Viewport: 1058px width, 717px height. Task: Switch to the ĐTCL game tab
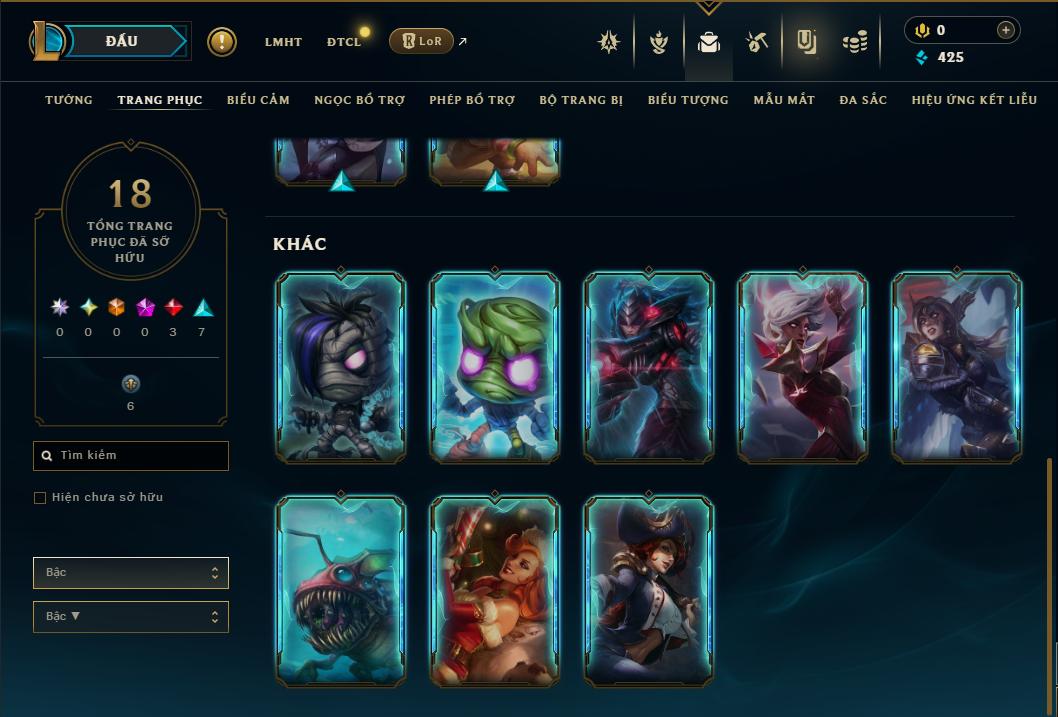coord(344,42)
